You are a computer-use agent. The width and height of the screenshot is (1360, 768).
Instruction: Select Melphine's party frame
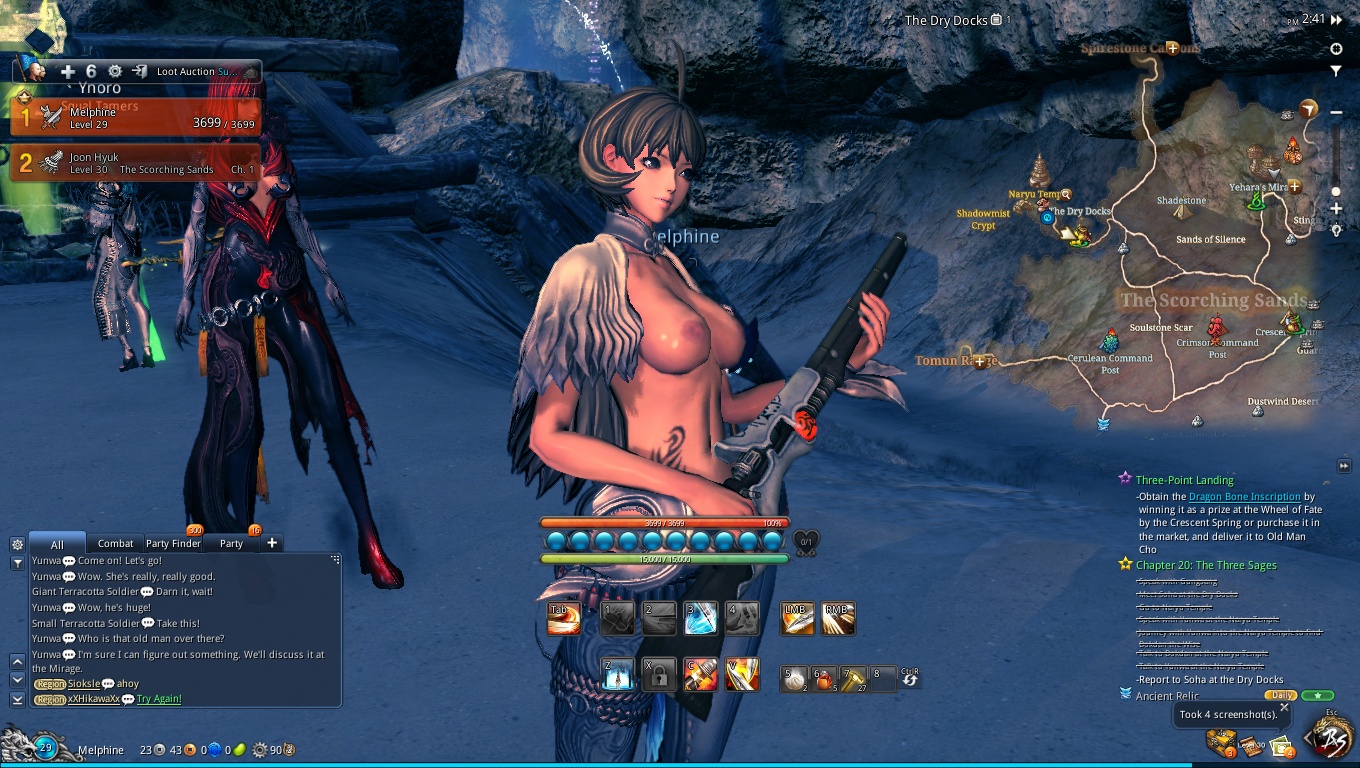(x=136, y=118)
